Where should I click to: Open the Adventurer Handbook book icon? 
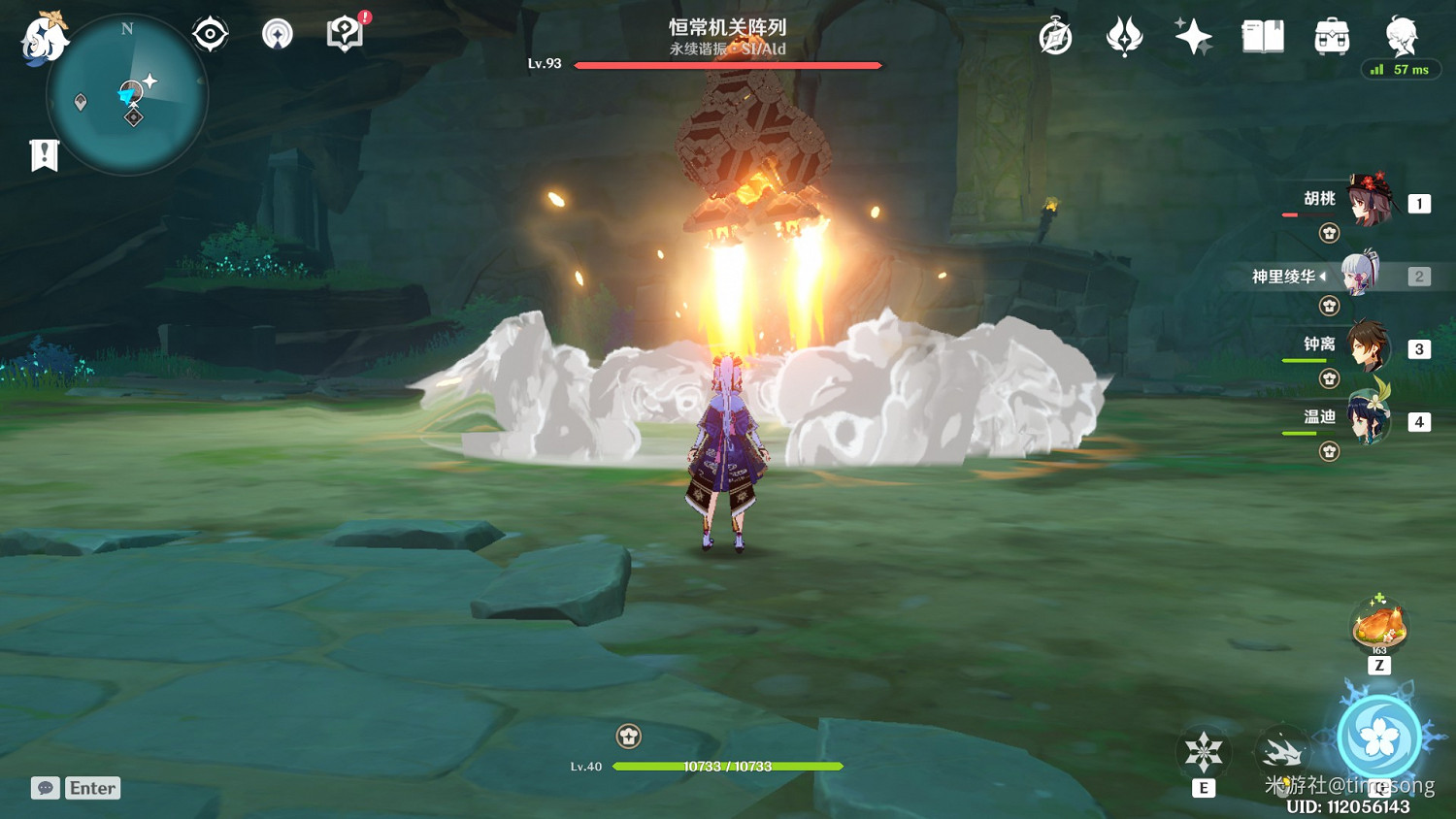click(1262, 35)
